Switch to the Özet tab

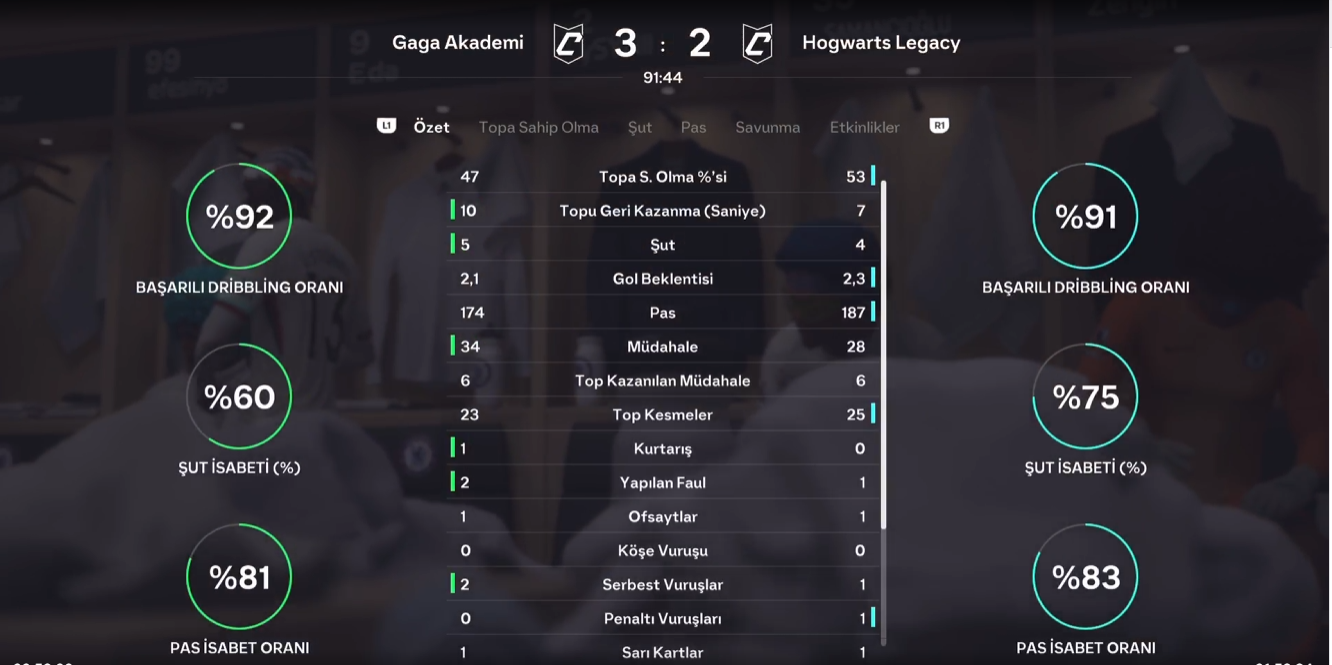(x=431, y=127)
